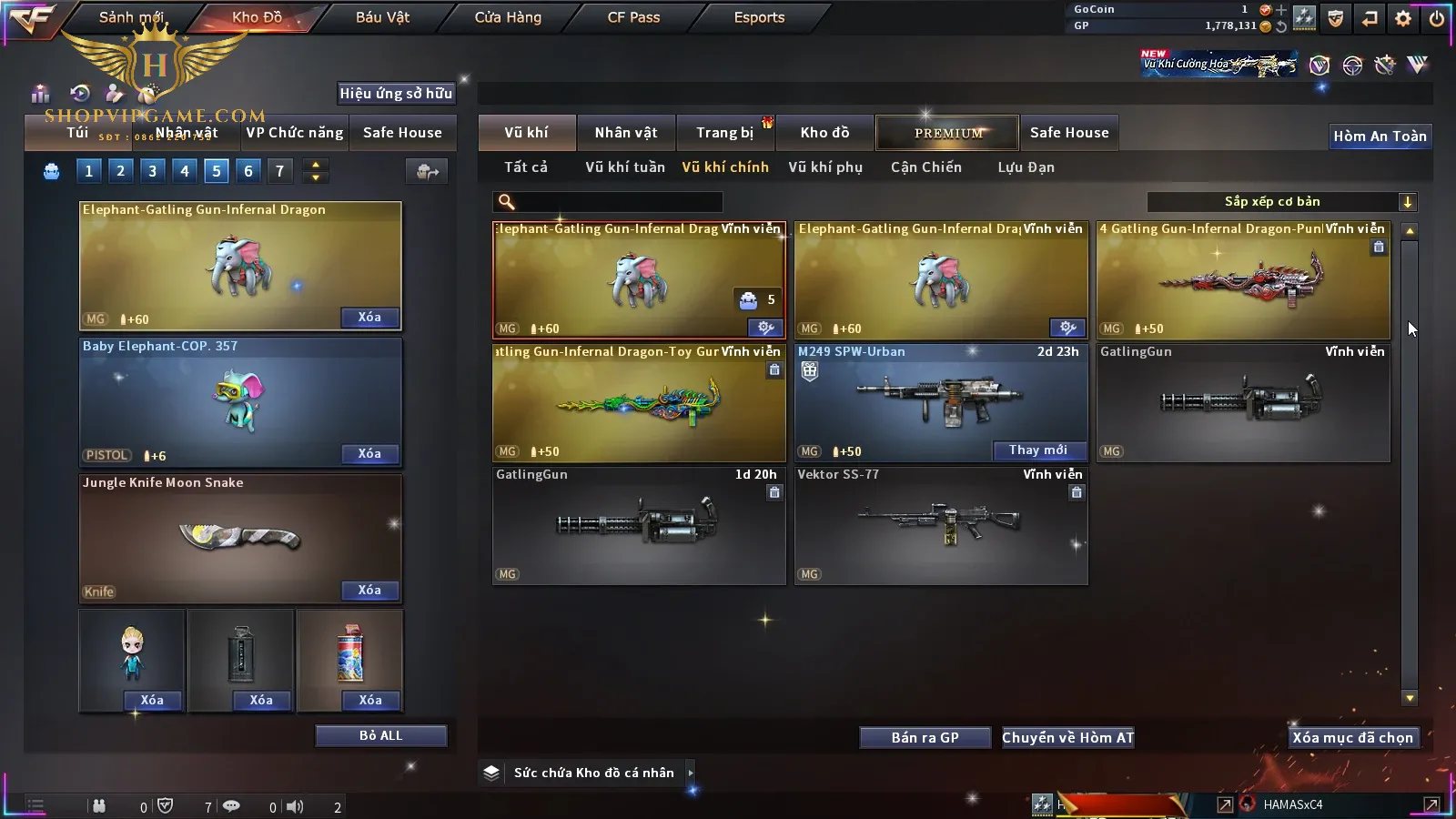1456x819 pixels.
Task: Filter by Vũ khí phụ weapons
Action: (824, 167)
